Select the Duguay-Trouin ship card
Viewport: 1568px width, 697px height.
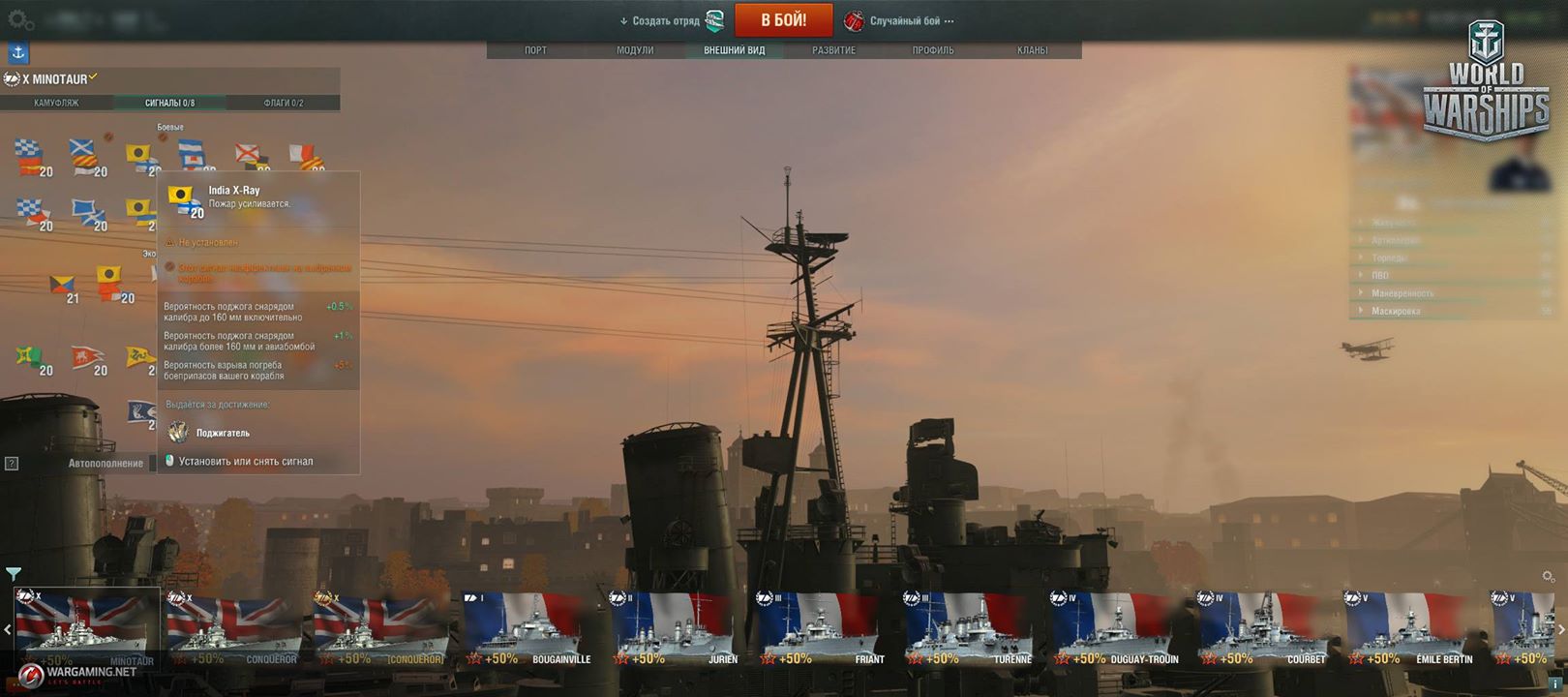tap(1117, 629)
